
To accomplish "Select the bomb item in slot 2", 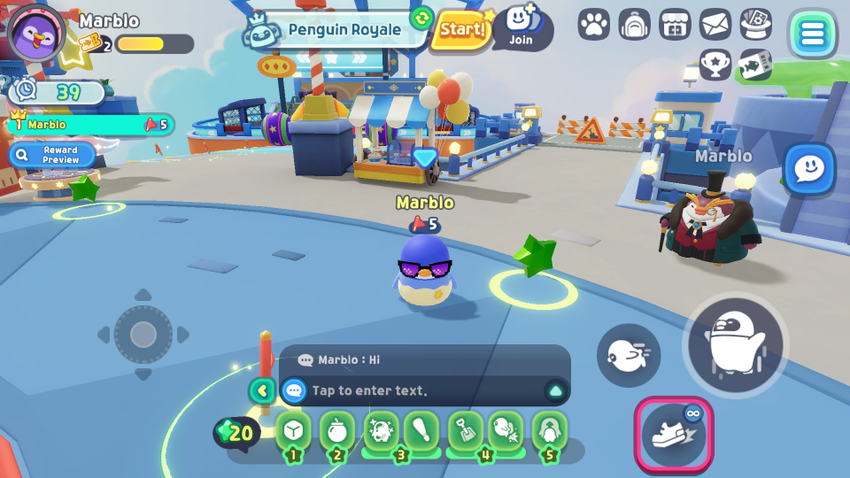I will point(337,431).
